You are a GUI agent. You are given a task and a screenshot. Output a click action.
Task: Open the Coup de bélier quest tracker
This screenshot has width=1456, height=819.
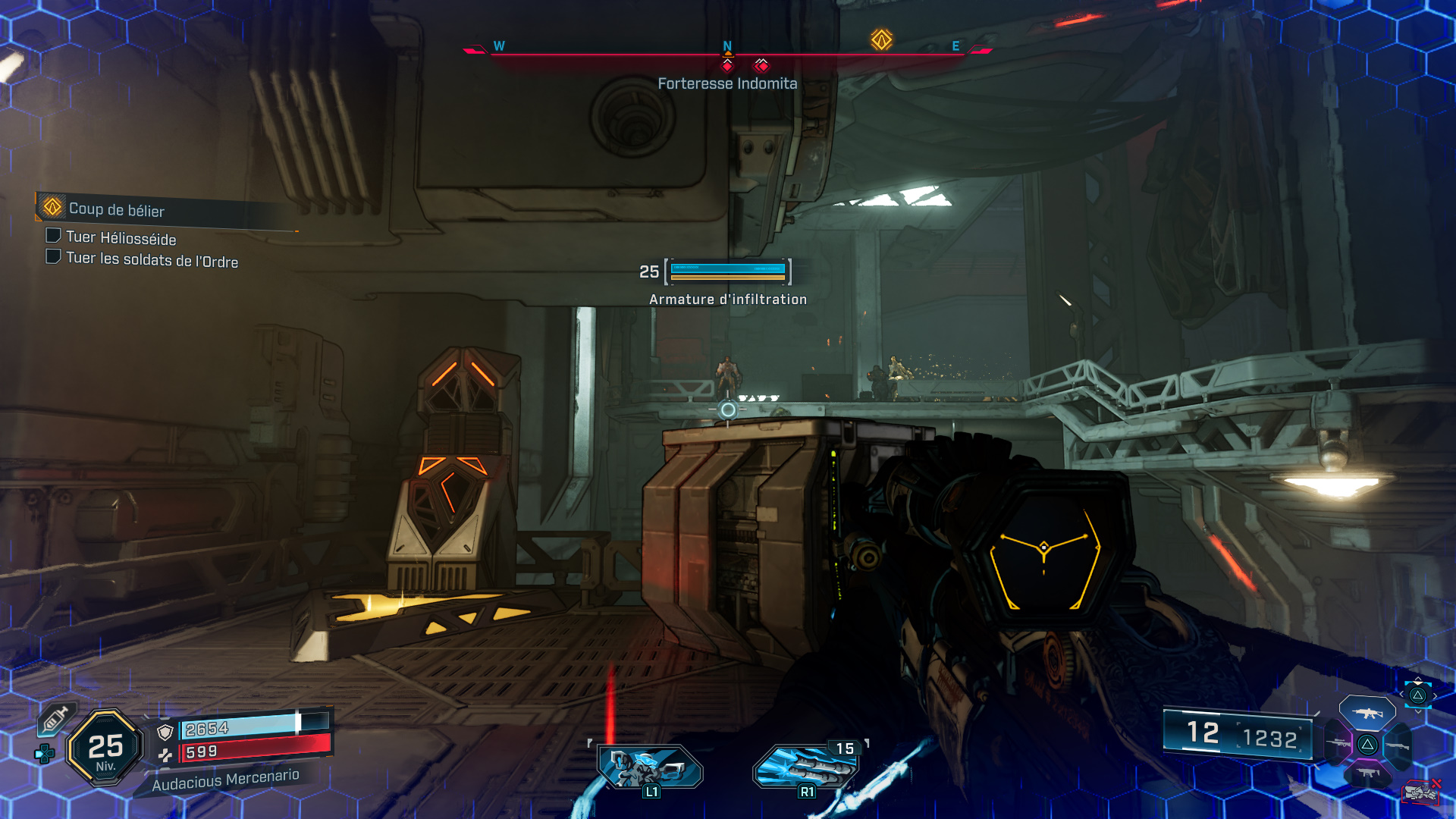(117, 209)
